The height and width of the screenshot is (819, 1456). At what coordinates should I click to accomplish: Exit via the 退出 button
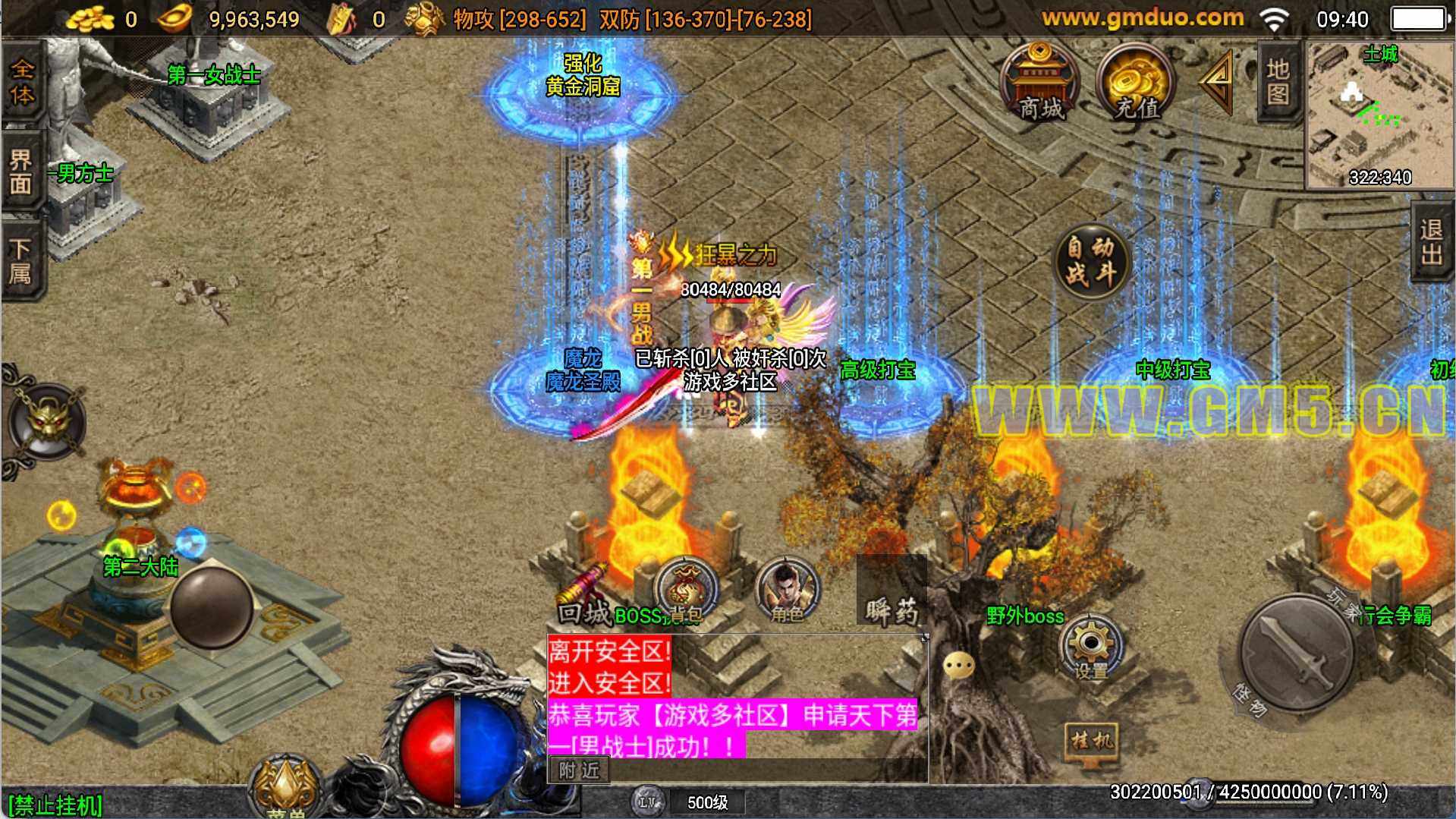(1432, 243)
